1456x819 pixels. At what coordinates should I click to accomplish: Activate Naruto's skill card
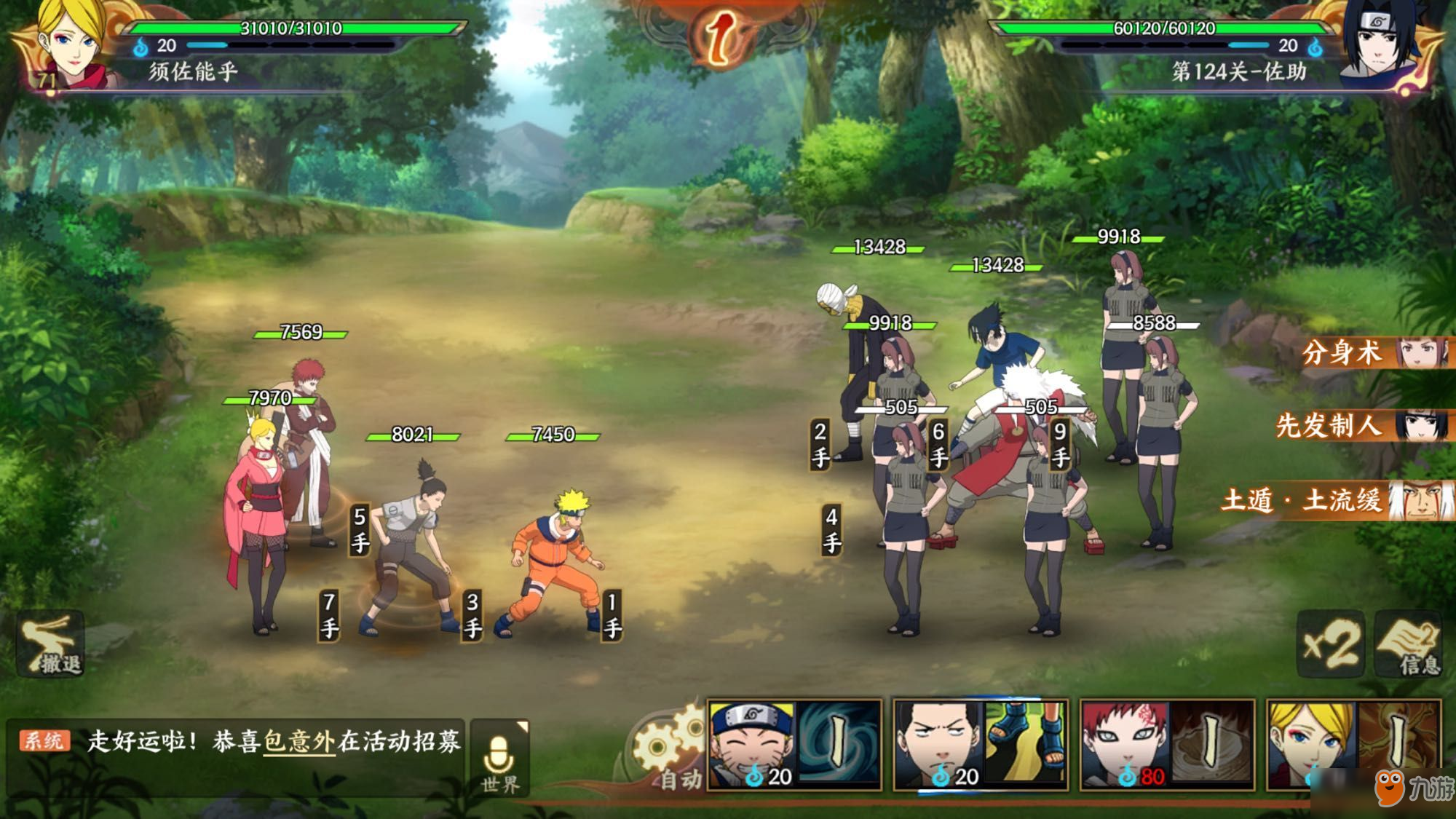click(x=794, y=744)
